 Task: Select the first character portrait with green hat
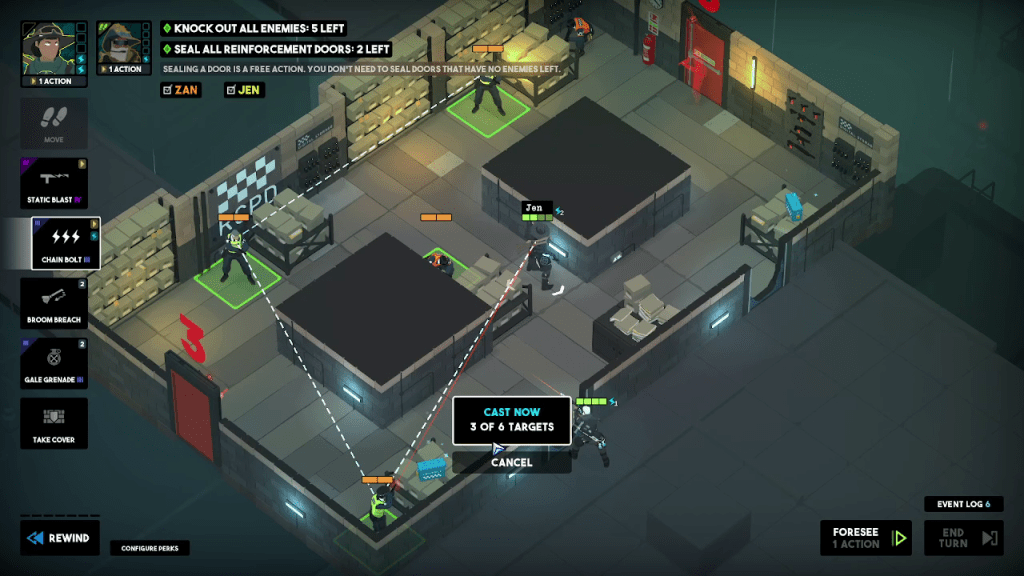[46, 47]
